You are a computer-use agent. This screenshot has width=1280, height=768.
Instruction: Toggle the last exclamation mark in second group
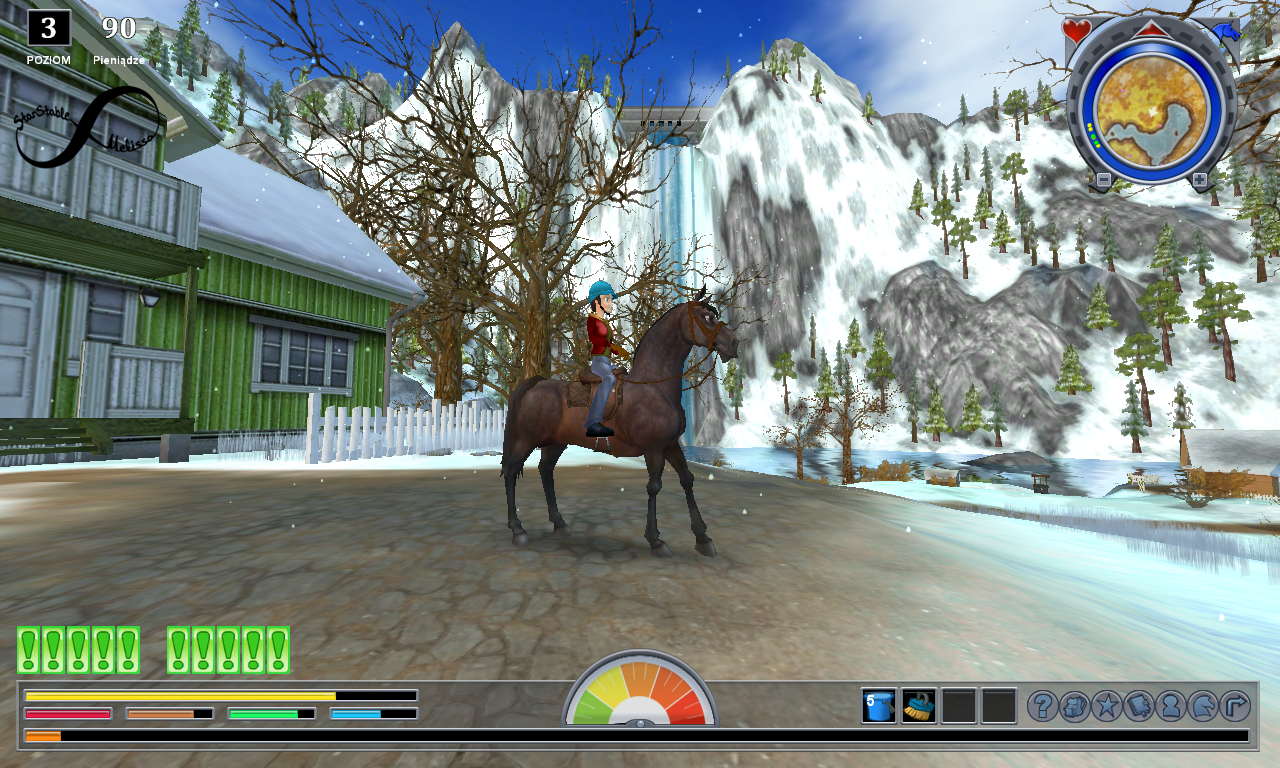point(277,648)
